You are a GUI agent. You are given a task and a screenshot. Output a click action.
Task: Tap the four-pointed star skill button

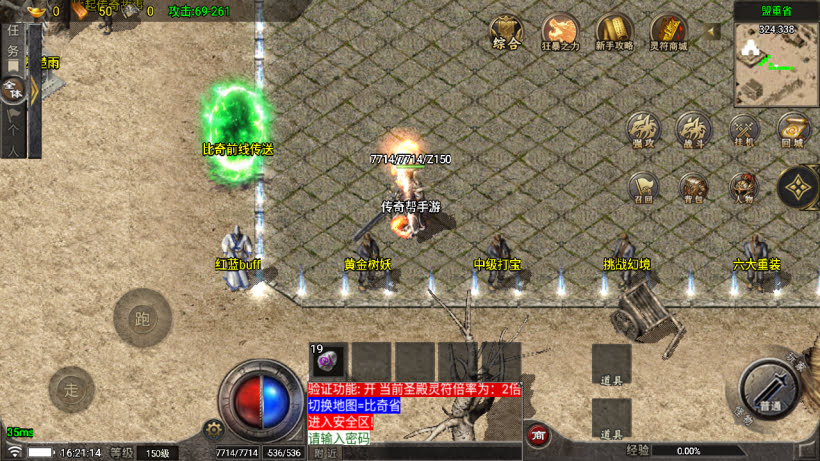point(798,187)
